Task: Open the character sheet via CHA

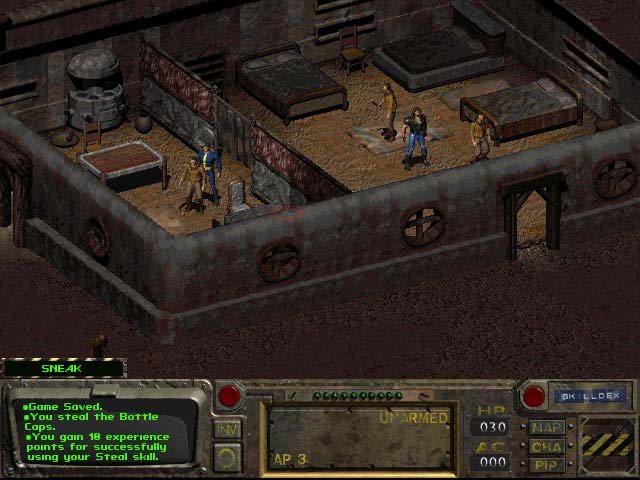Action: (x=547, y=447)
